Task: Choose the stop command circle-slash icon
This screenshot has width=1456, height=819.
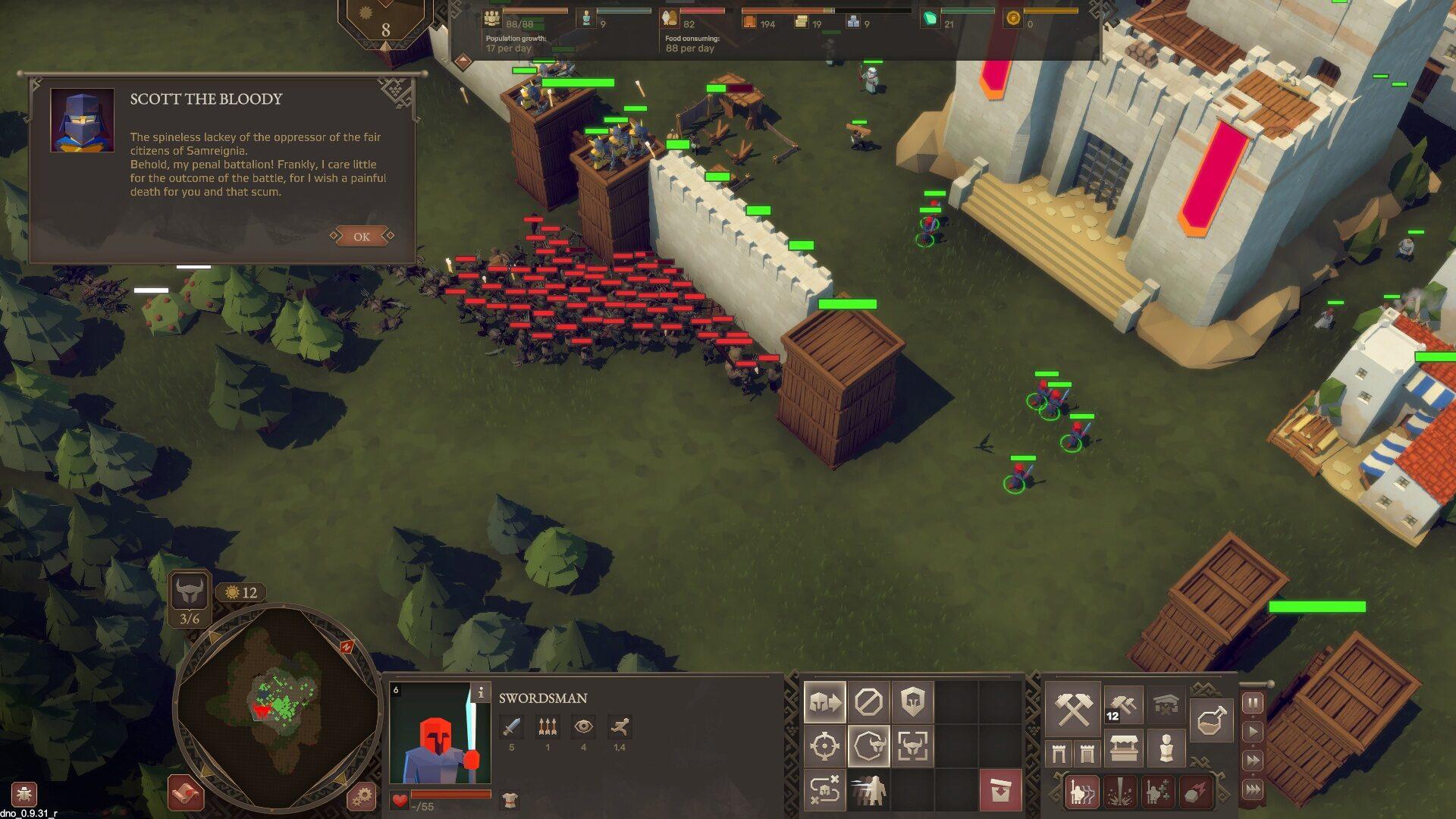Action: point(868,703)
